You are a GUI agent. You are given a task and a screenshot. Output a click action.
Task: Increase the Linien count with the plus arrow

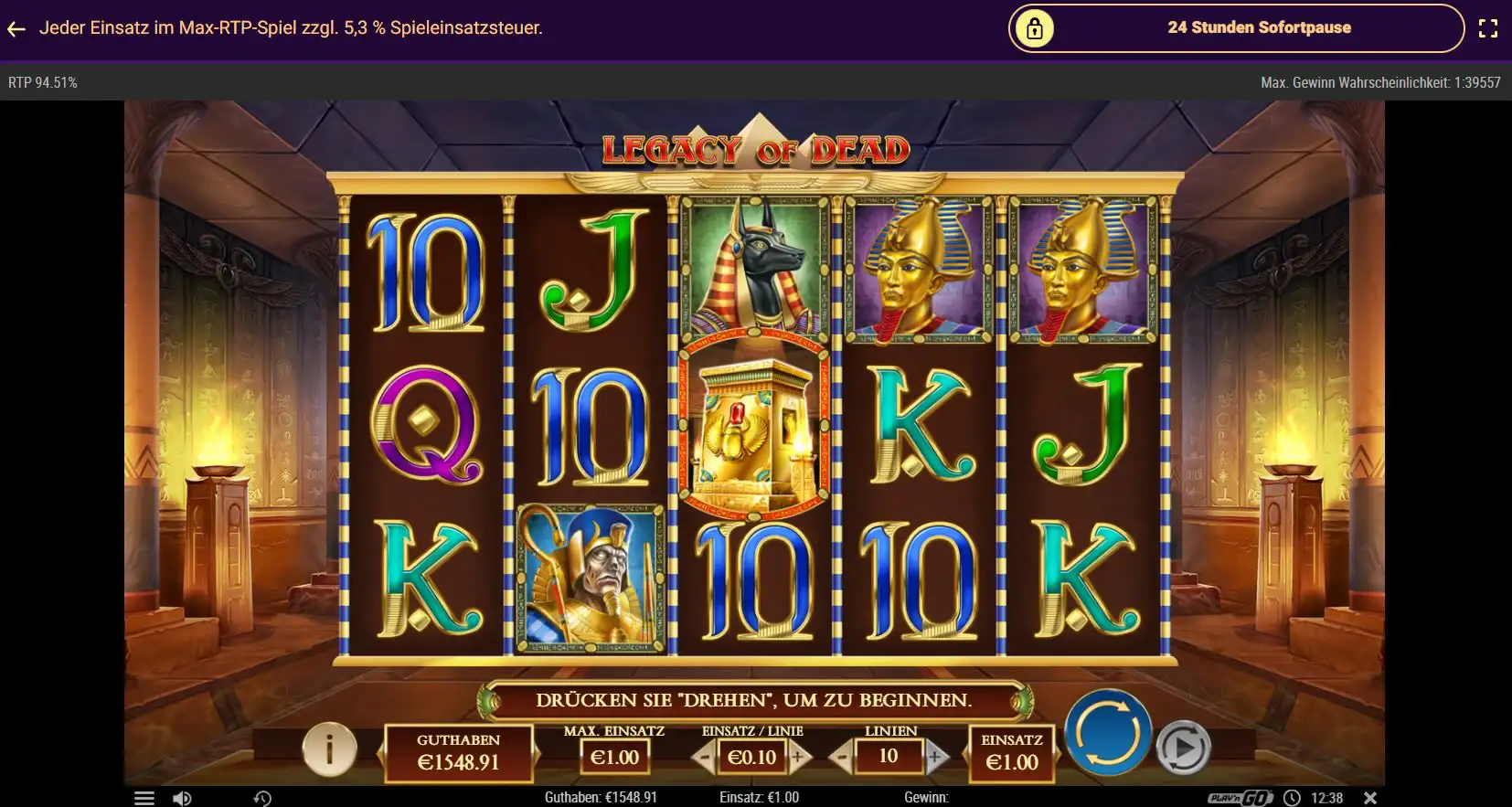934,758
